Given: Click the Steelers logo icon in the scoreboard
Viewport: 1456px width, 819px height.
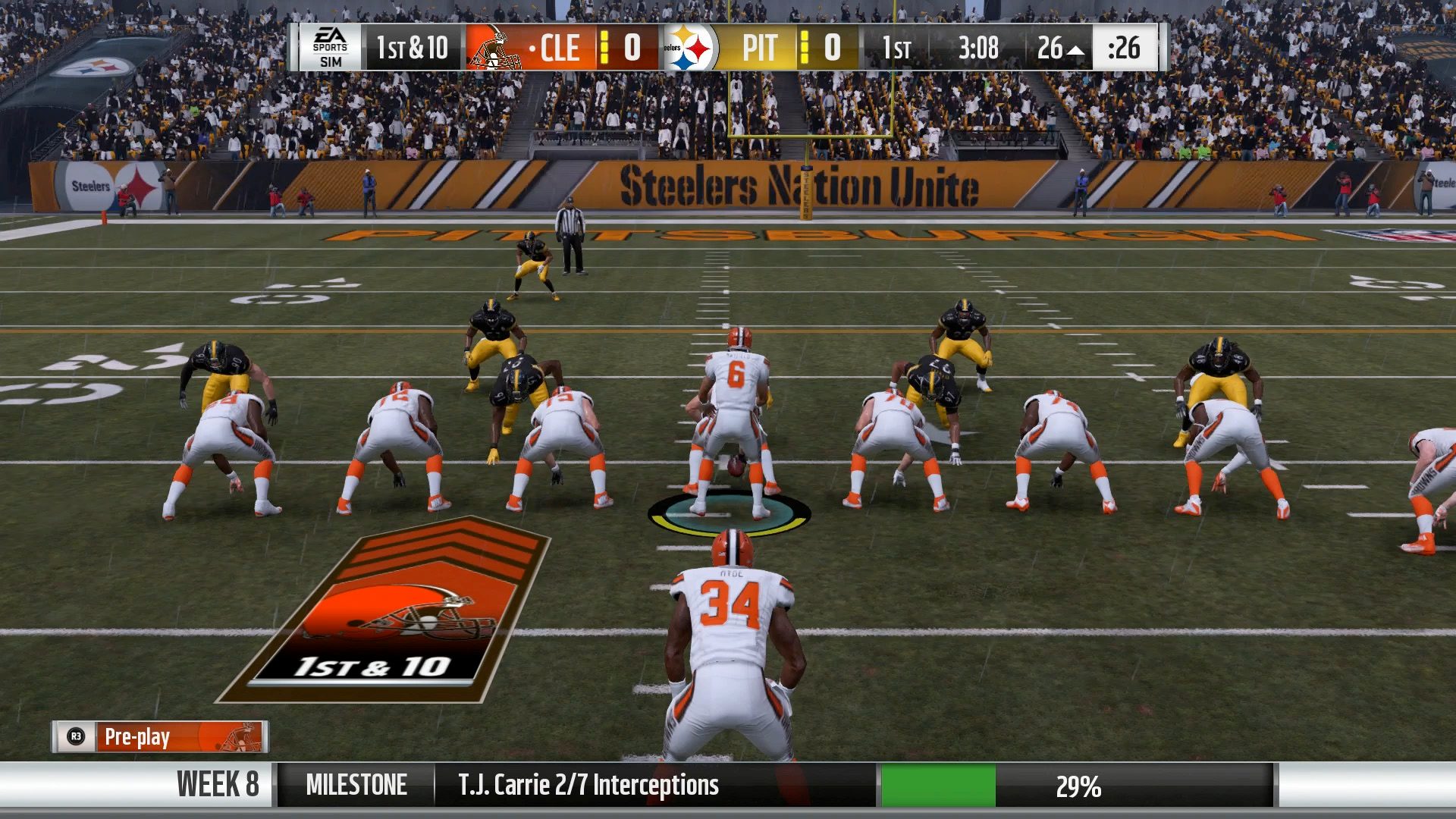Looking at the screenshot, I should [x=690, y=48].
